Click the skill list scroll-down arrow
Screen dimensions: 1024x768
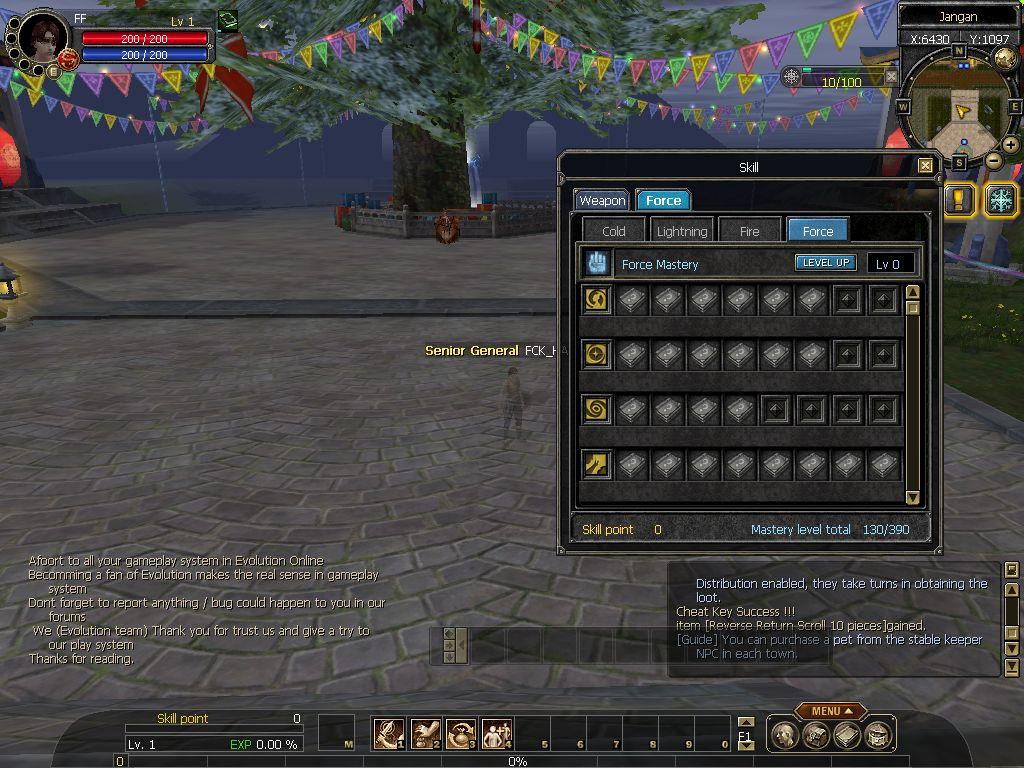[912, 497]
